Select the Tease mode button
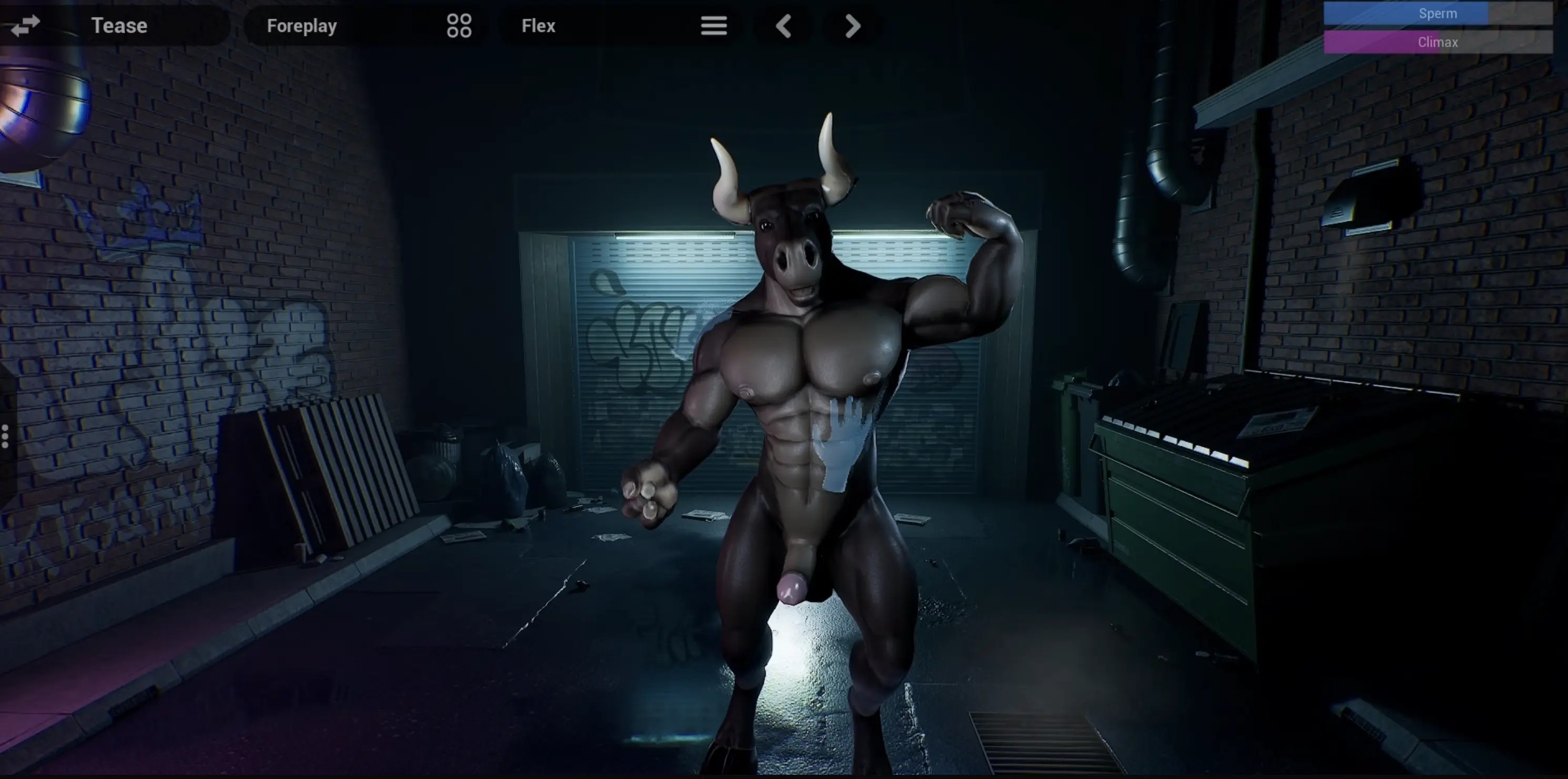The width and height of the screenshot is (1568, 779). [119, 26]
